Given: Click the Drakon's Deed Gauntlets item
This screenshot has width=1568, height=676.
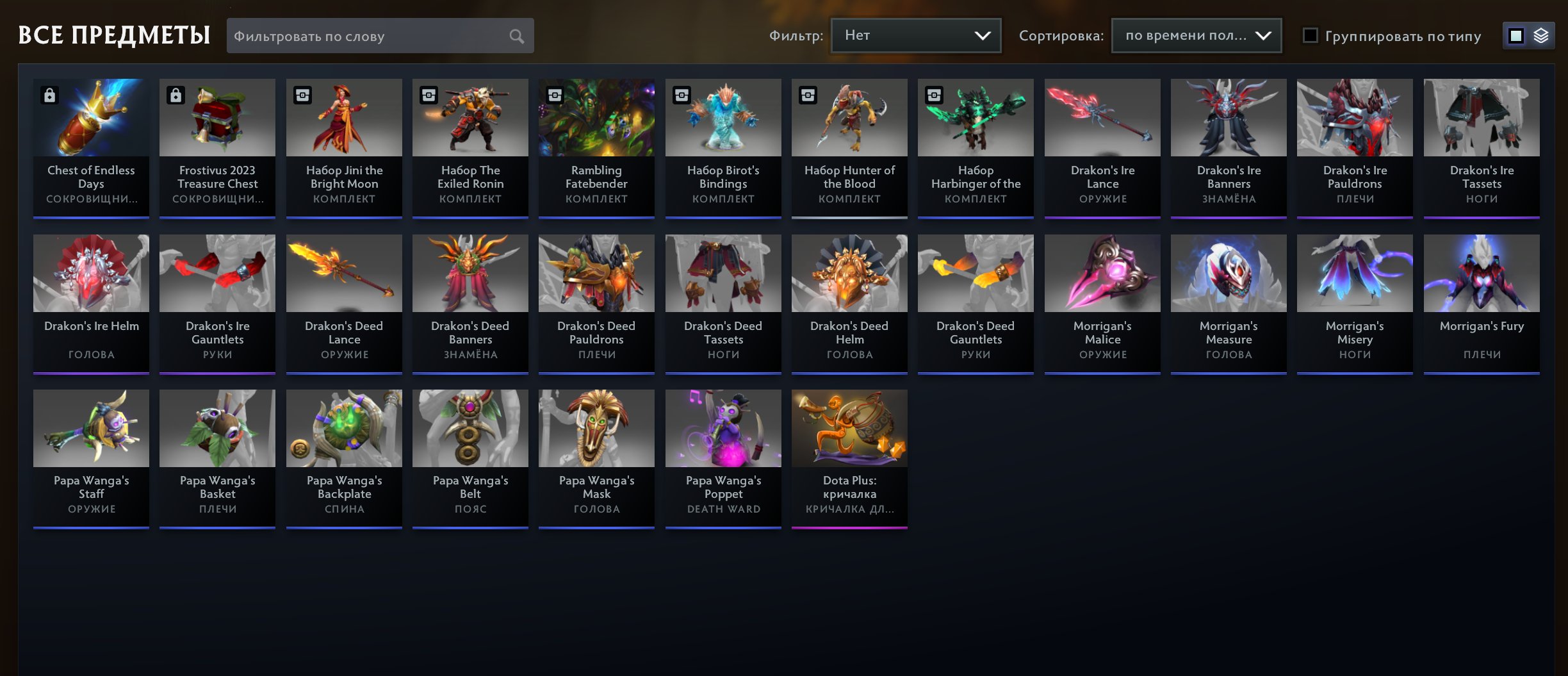Looking at the screenshot, I should 976,303.
